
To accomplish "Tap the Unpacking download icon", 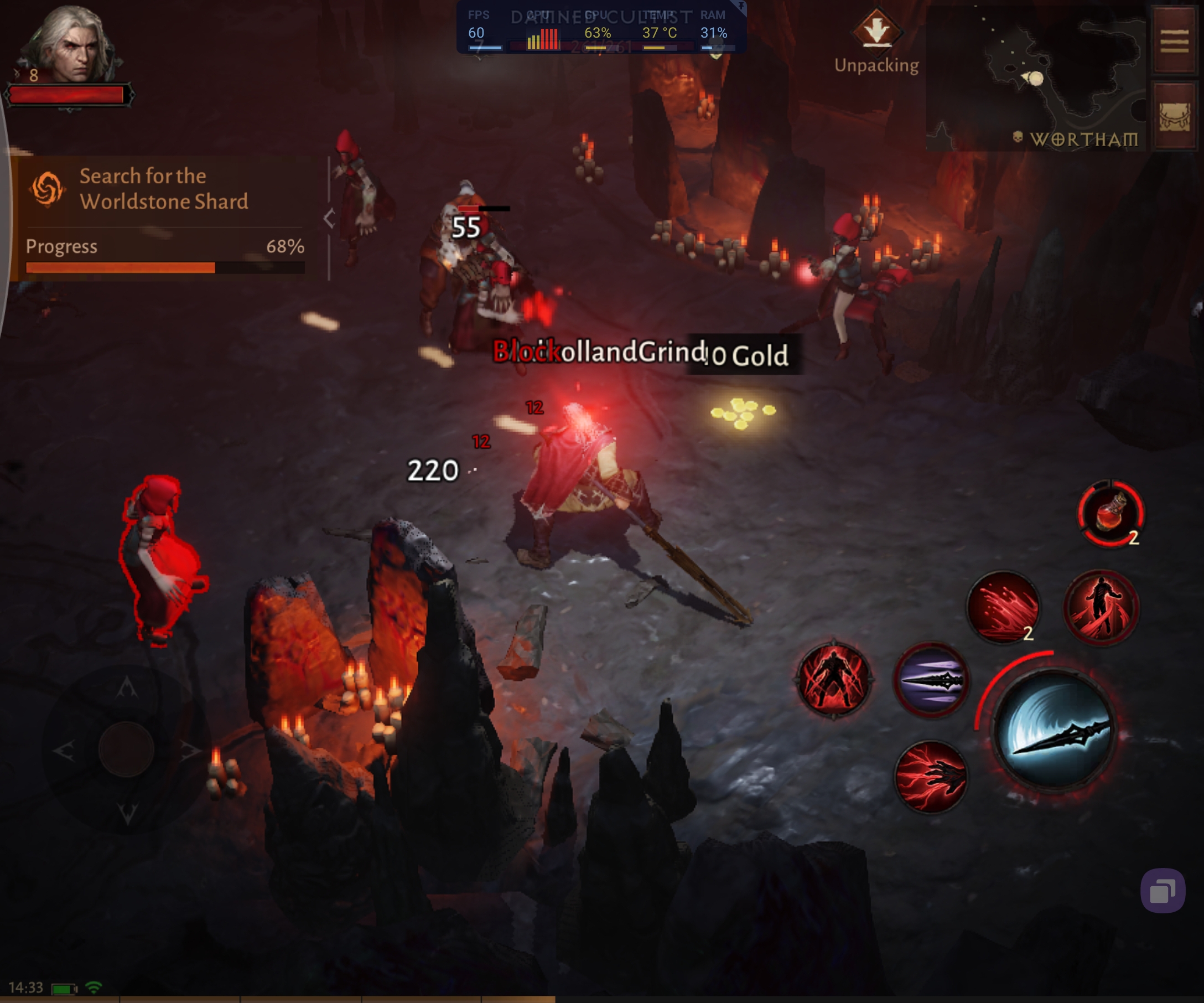I will click(876, 30).
